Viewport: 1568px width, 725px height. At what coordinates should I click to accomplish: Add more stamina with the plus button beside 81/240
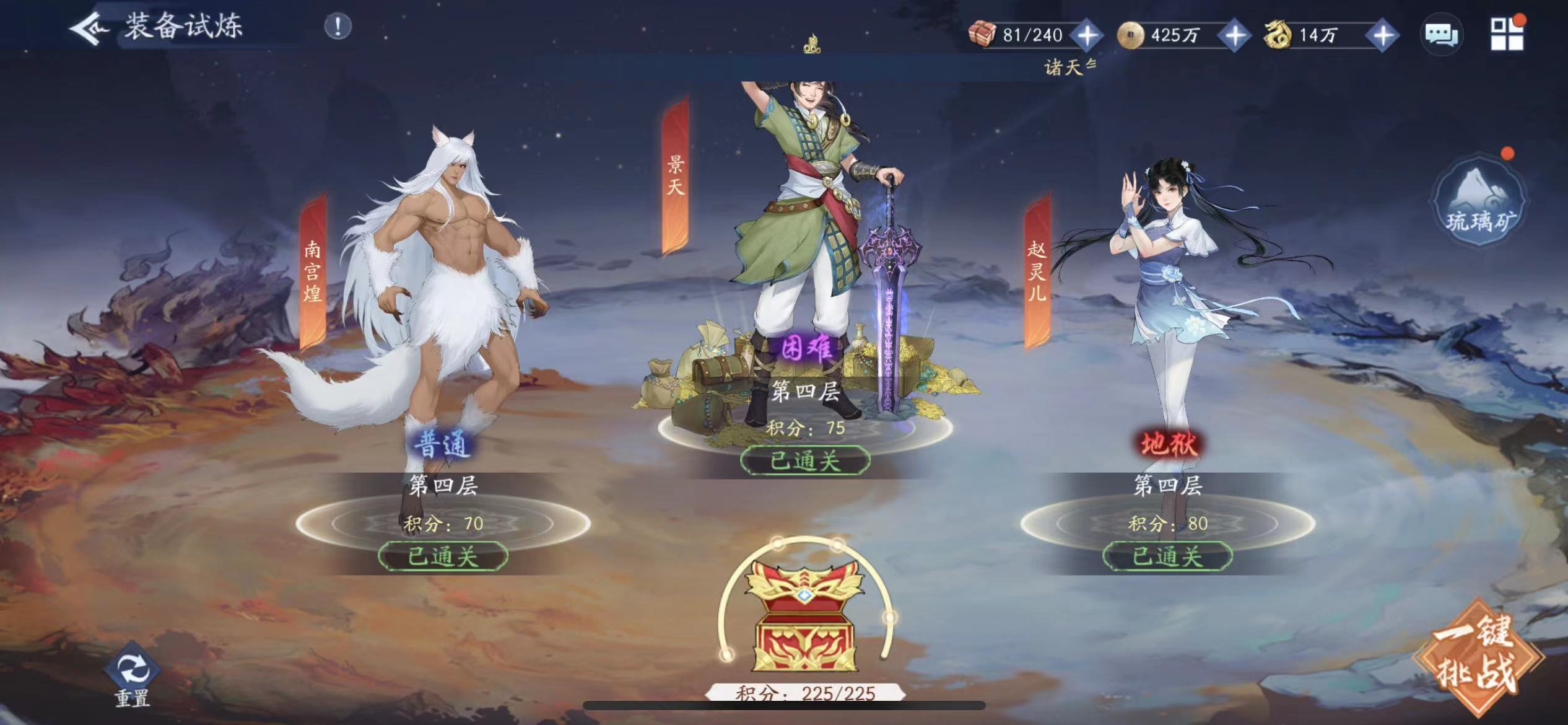pyautogui.click(x=1087, y=35)
